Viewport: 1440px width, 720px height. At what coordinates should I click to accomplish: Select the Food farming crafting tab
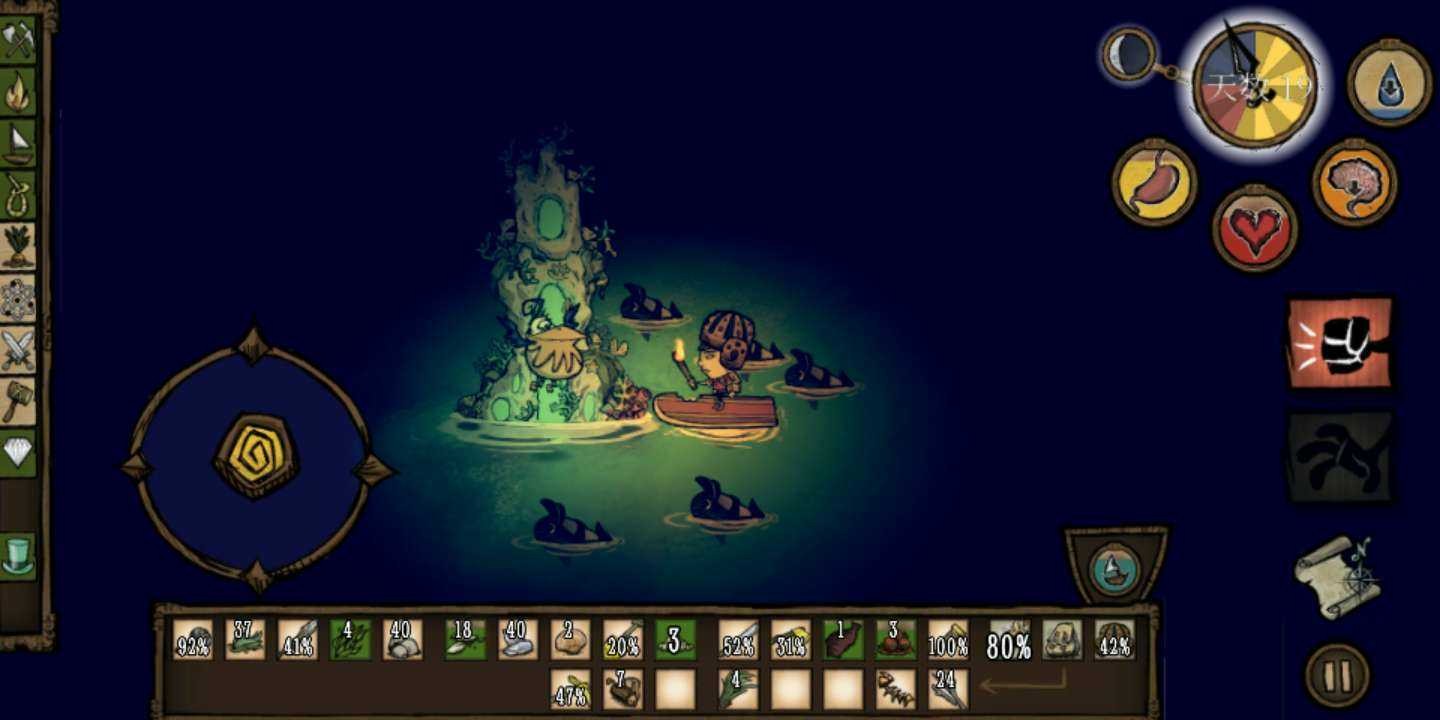[x=18, y=246]
